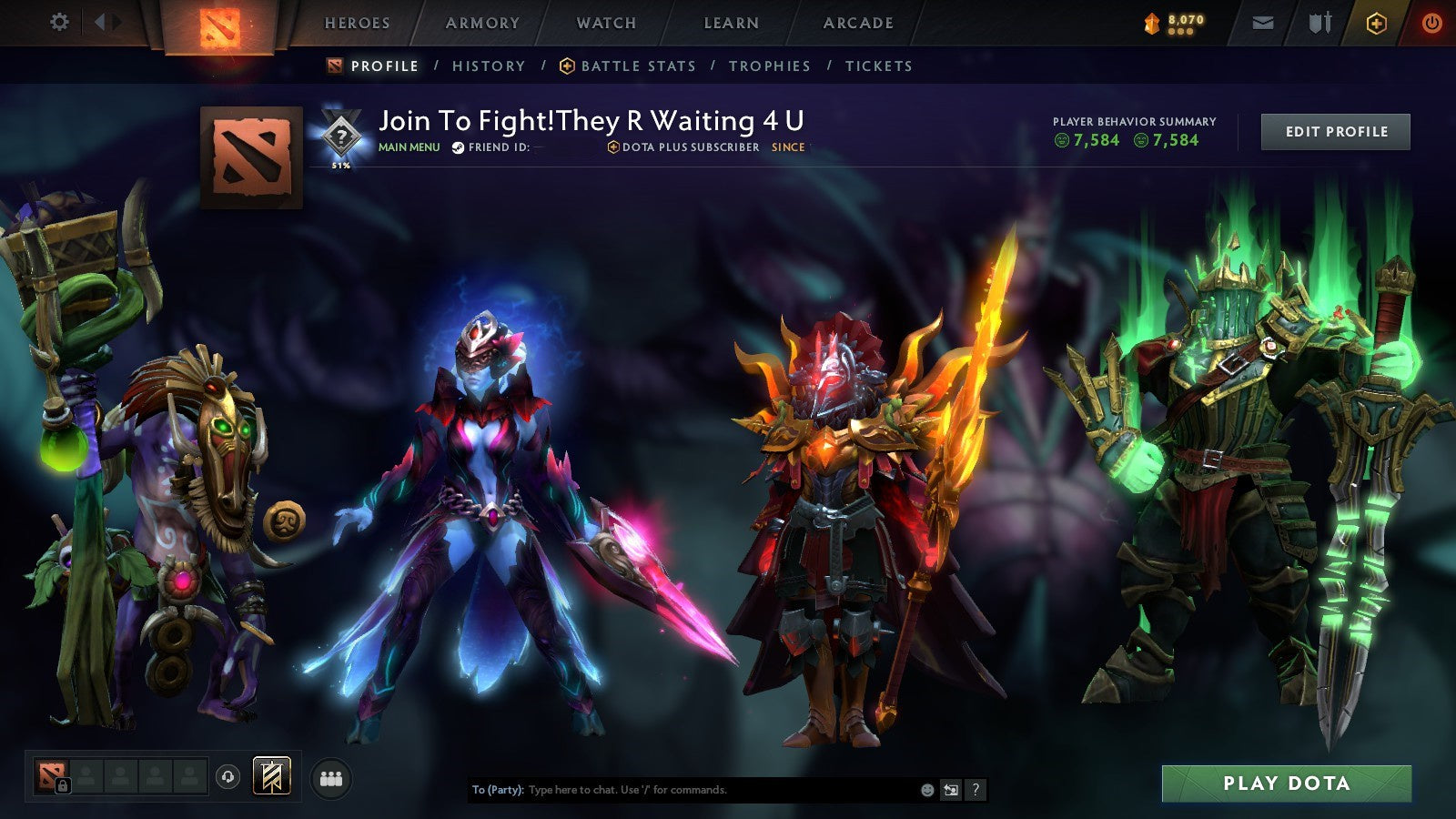Viewport: 1456px width, 819px height.
Task: Open the BATTLE STATS tab
Action: (x=638, y=66)
